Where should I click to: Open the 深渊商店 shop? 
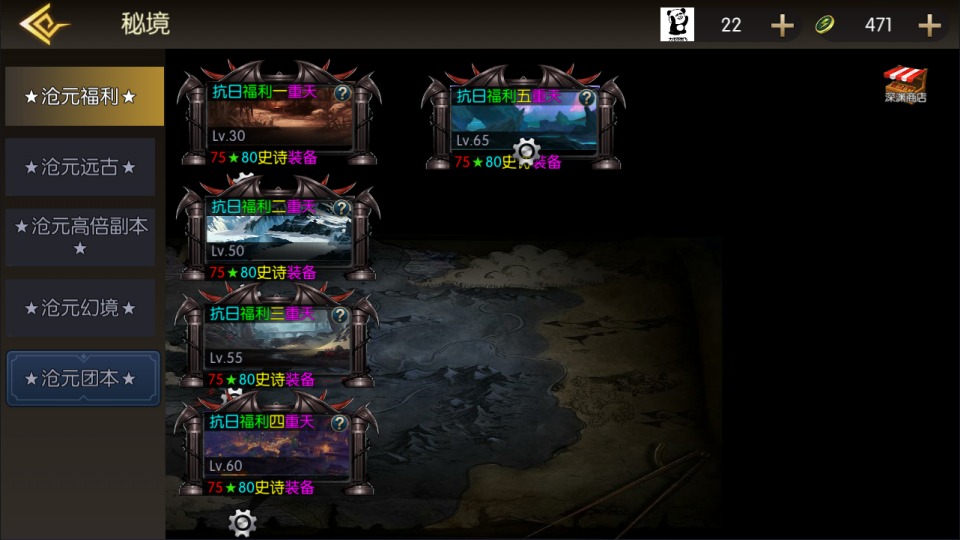pos(906,84)
